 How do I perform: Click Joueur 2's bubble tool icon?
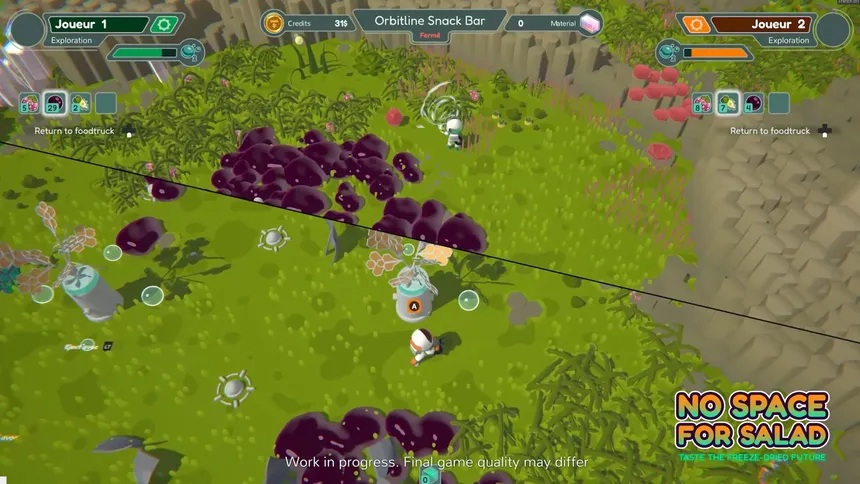coord(668,52)
